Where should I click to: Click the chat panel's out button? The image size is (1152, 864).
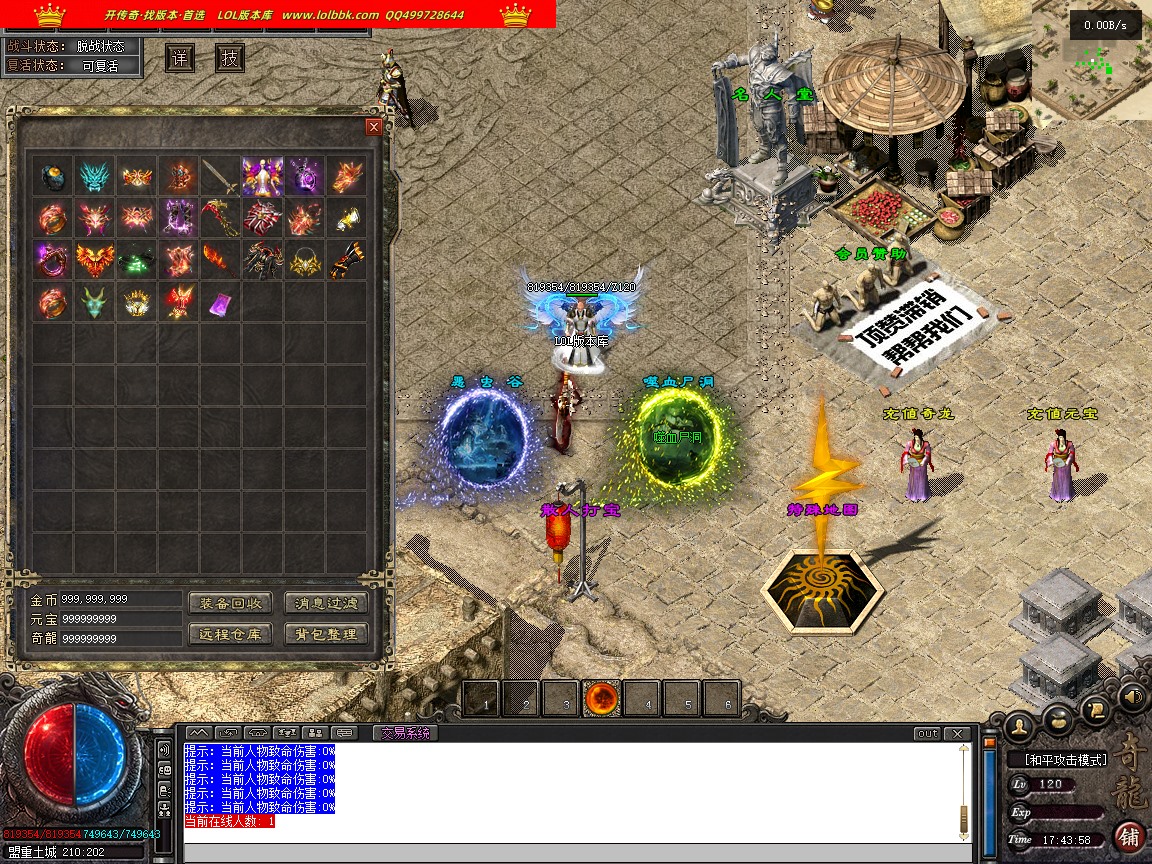click(x=928, y=734)
